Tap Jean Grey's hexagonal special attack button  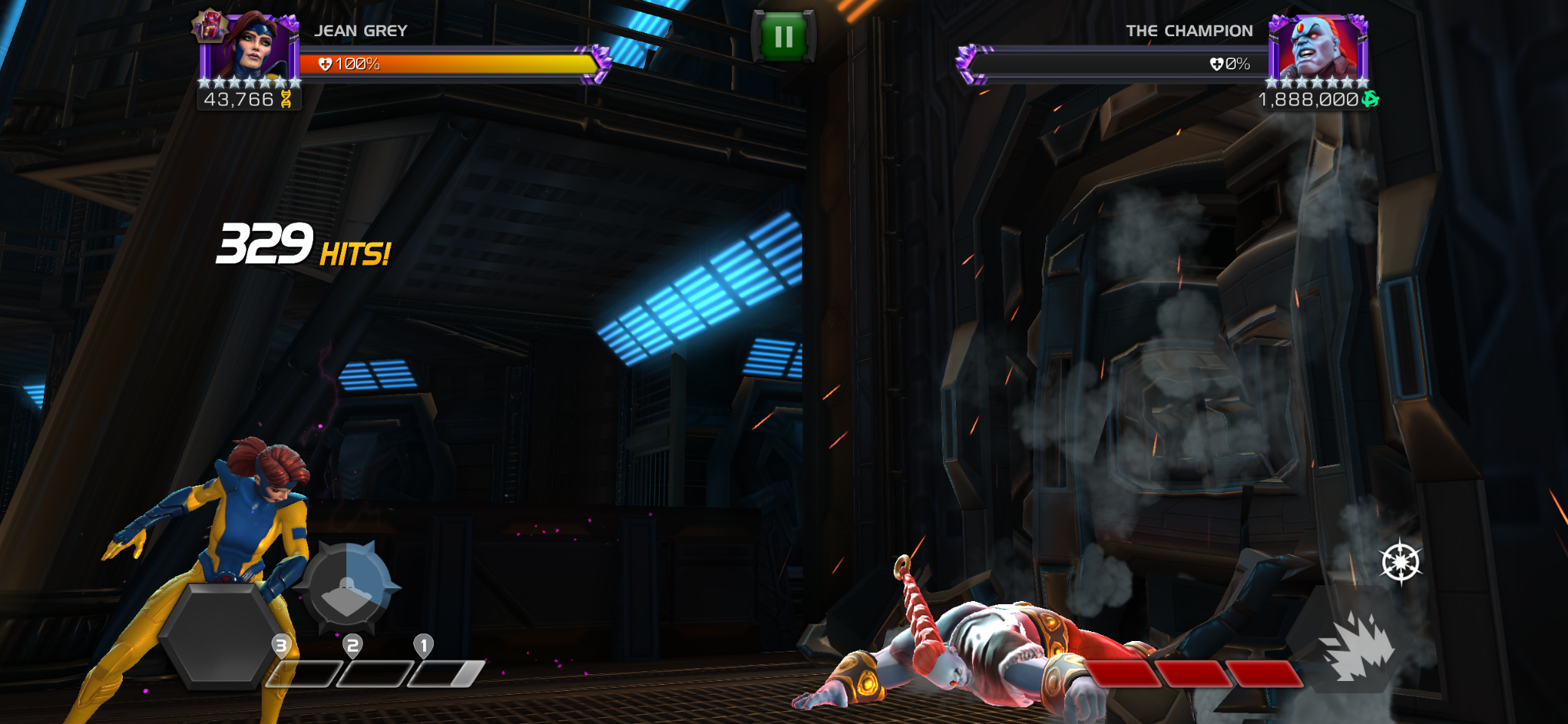tap(219, 635)
